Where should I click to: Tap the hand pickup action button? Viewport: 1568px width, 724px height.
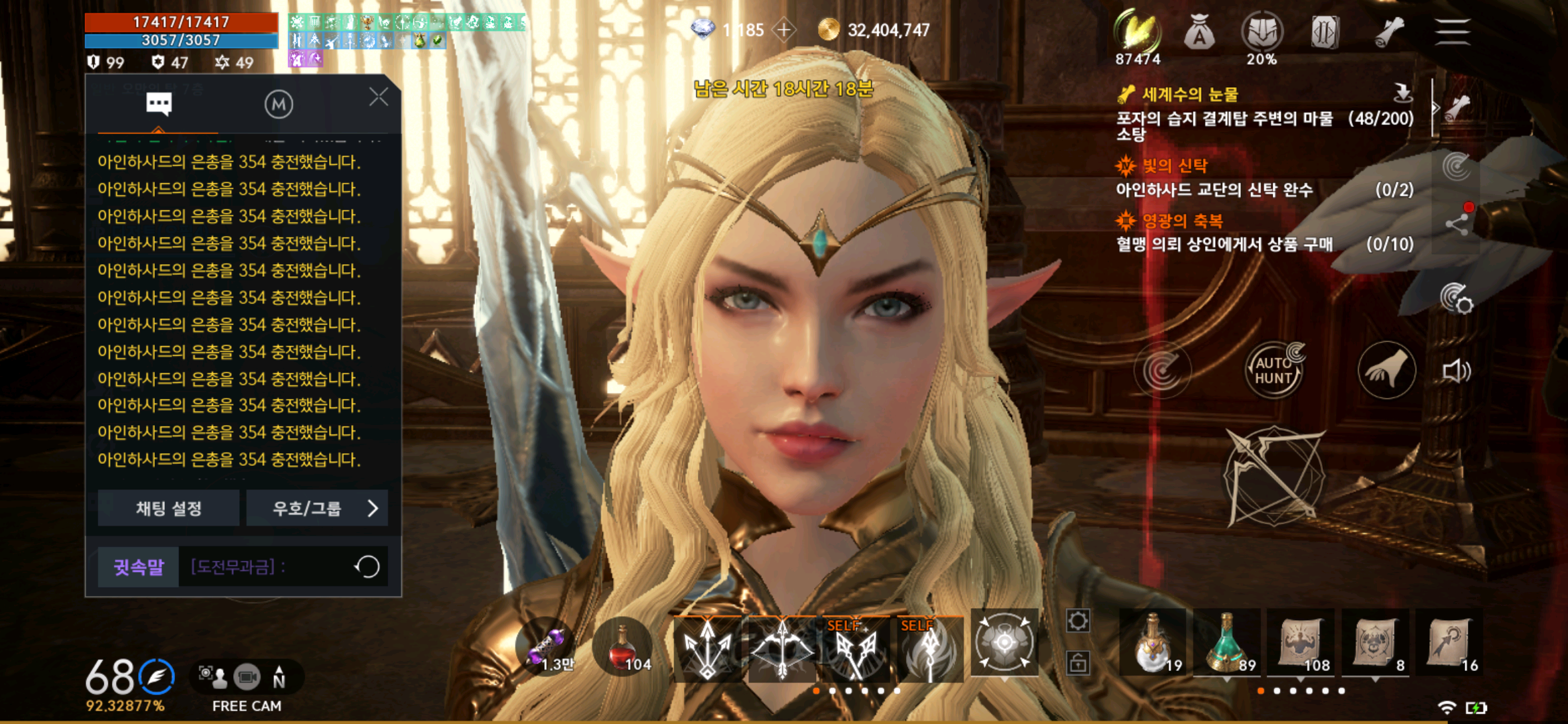(1386, 370)
